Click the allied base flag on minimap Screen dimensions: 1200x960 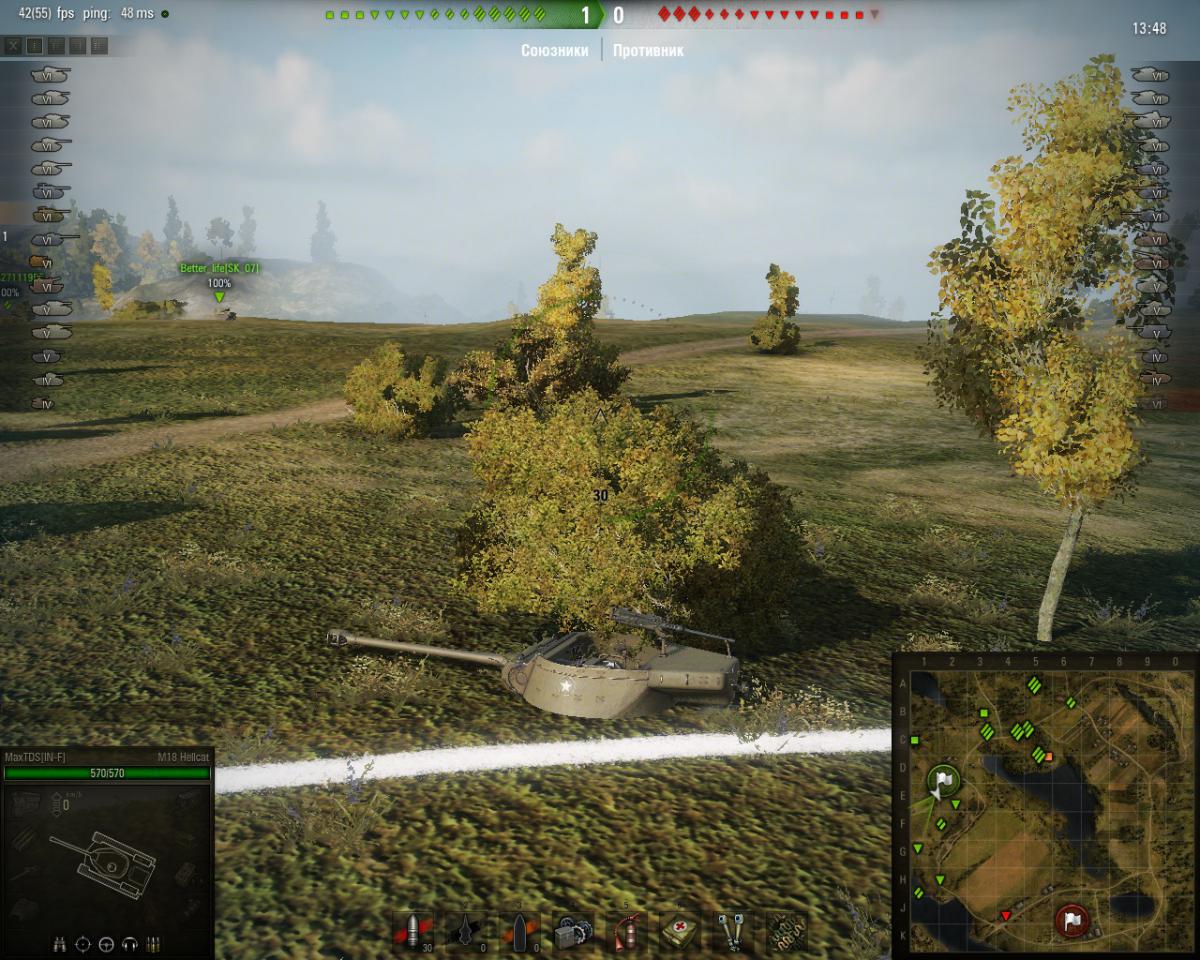click(x=942, y=780)
